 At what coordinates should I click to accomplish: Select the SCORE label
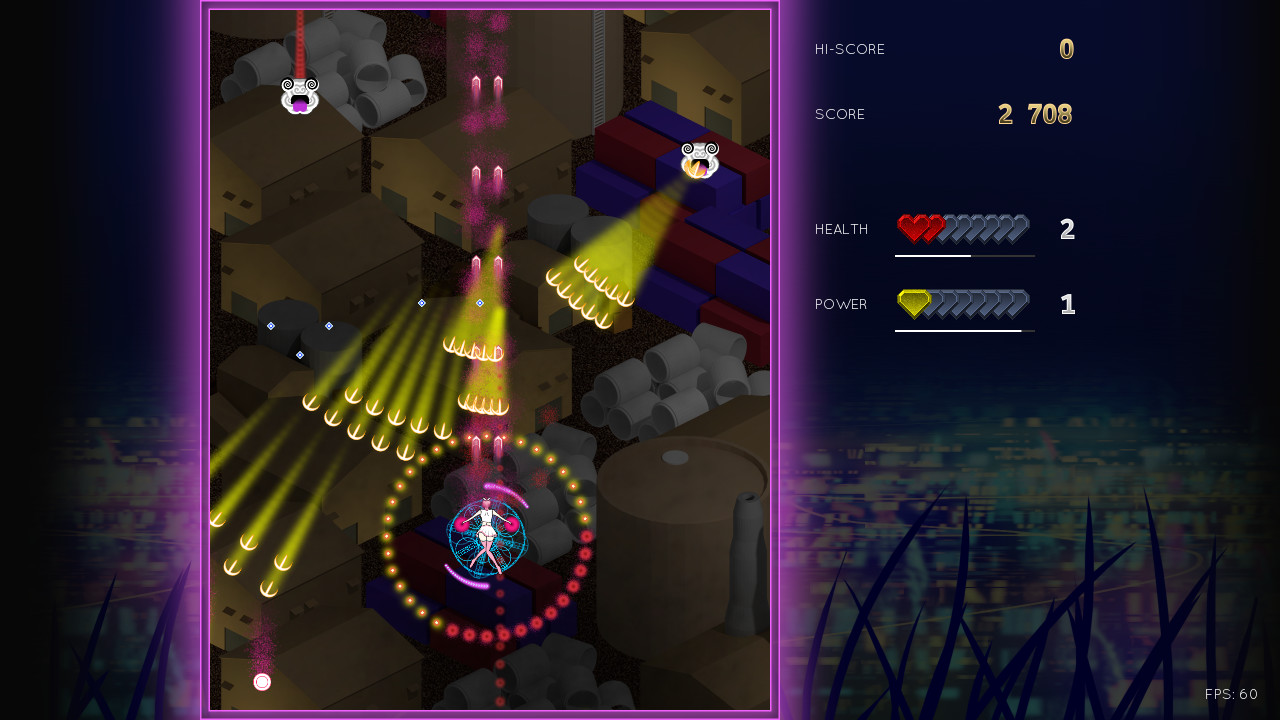pyautogui.click(x=839, y=113)
